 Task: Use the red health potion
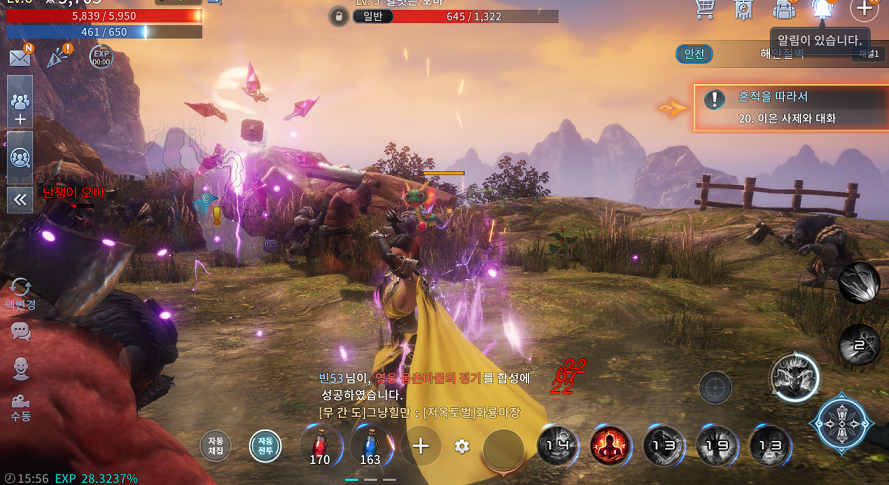[x=320, y=445]
